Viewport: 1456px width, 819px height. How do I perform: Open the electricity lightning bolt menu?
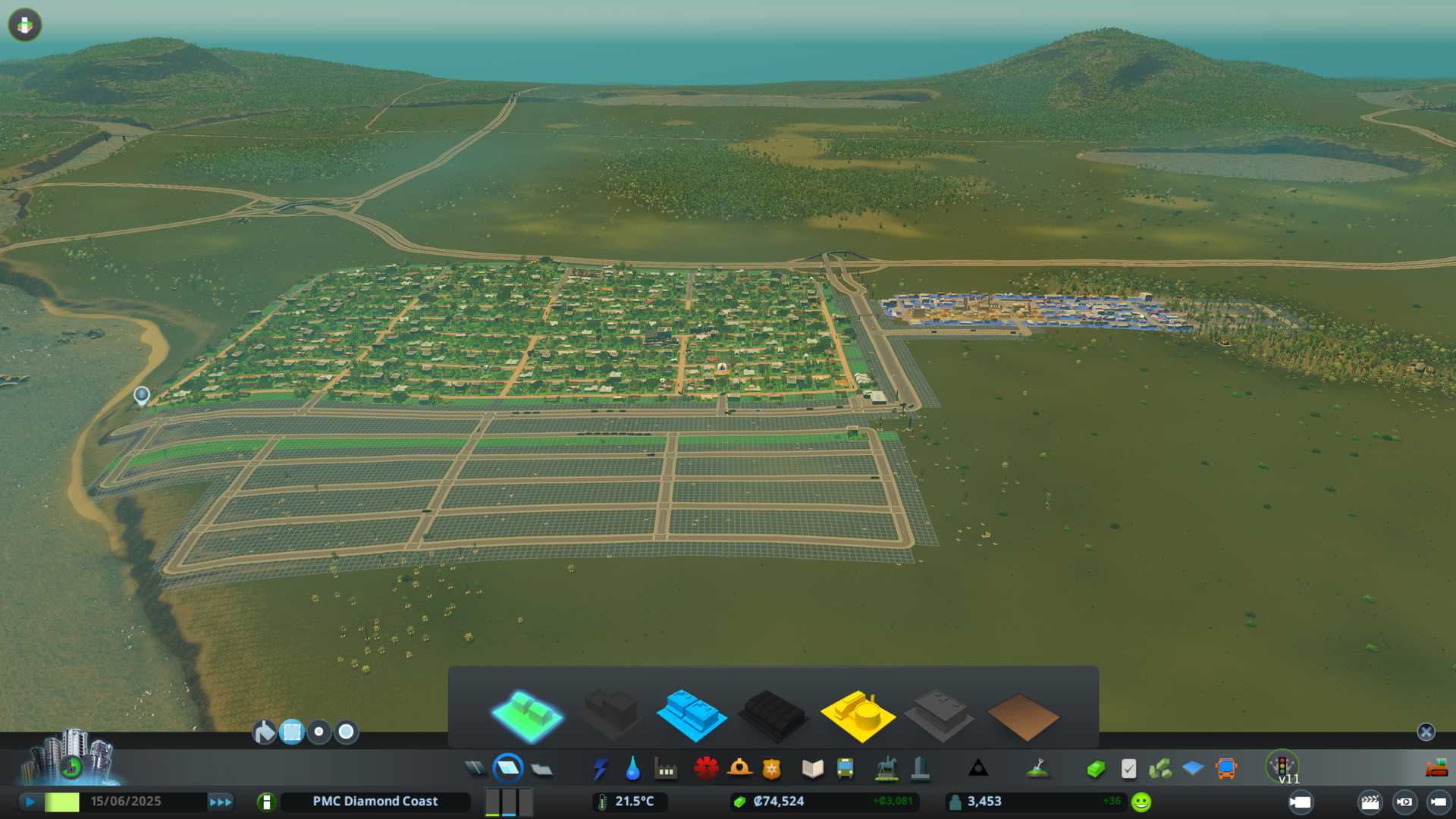pyautogui.click(x=600, y=769)
